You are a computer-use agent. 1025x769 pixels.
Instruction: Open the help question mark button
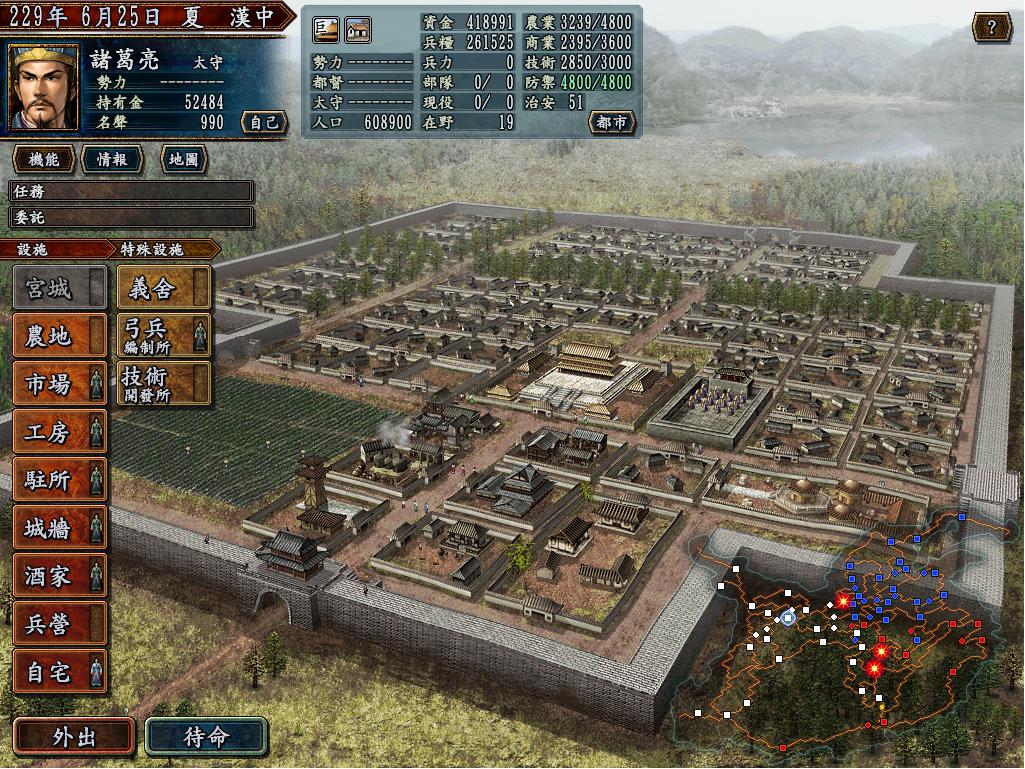[991, 27]
